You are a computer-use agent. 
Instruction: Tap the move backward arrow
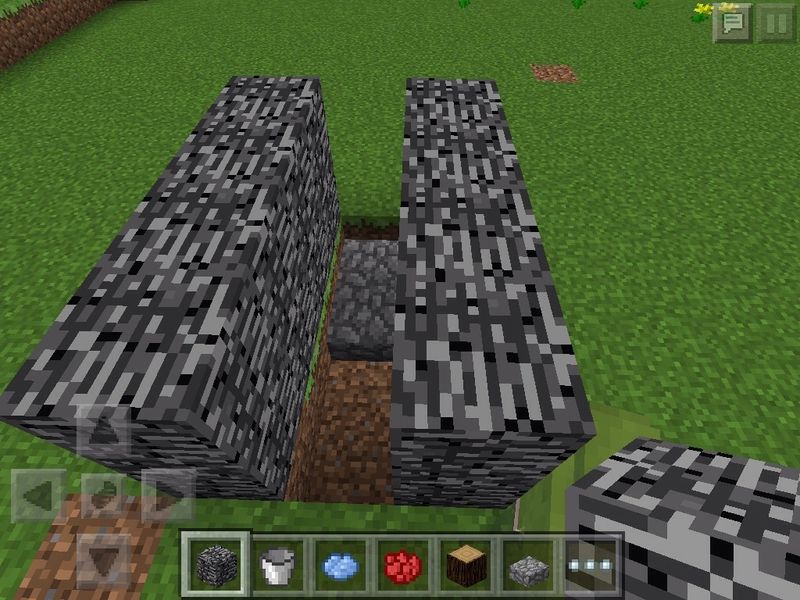pos(103,556)
